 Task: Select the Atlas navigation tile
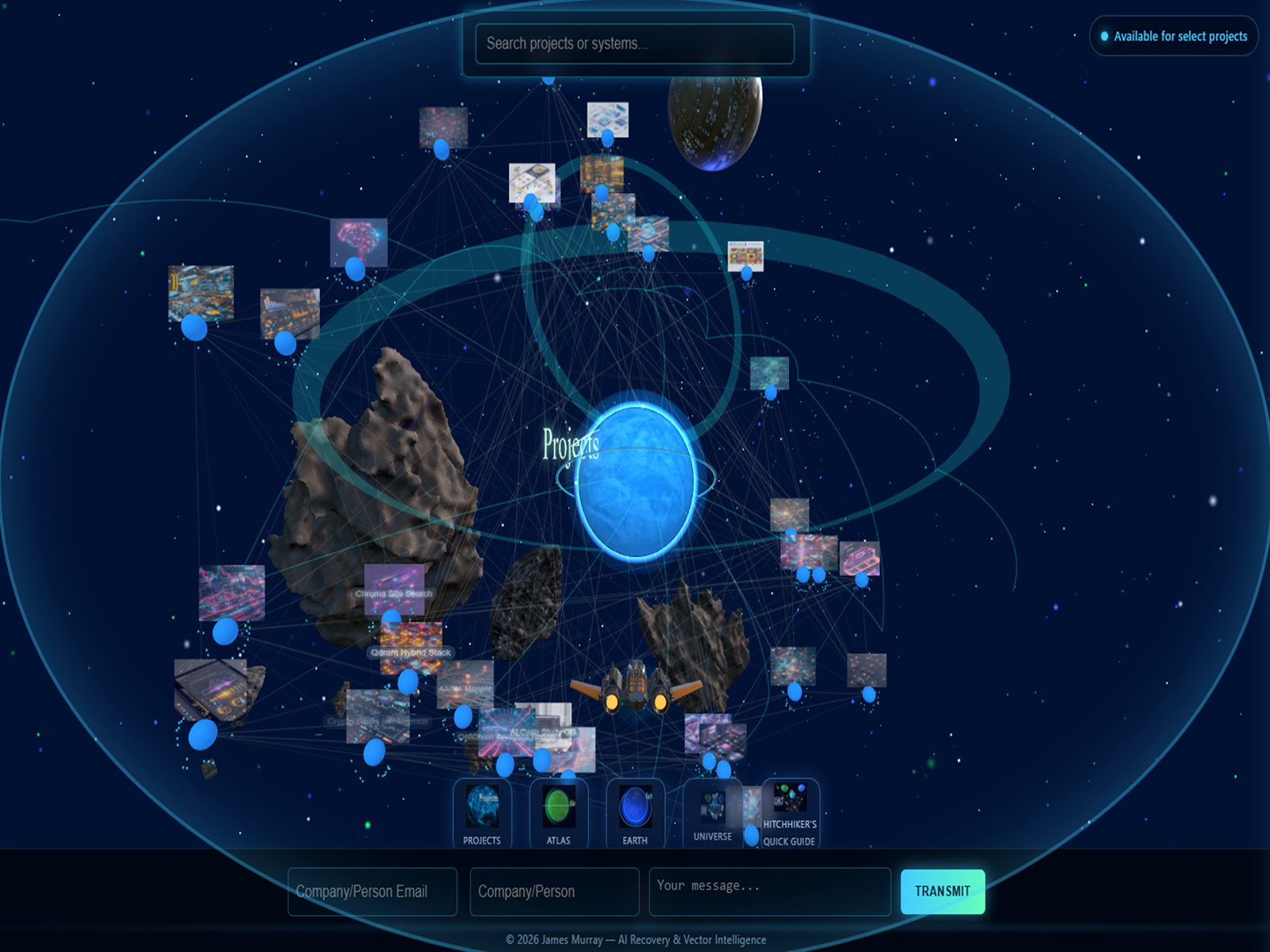point(558,814)
